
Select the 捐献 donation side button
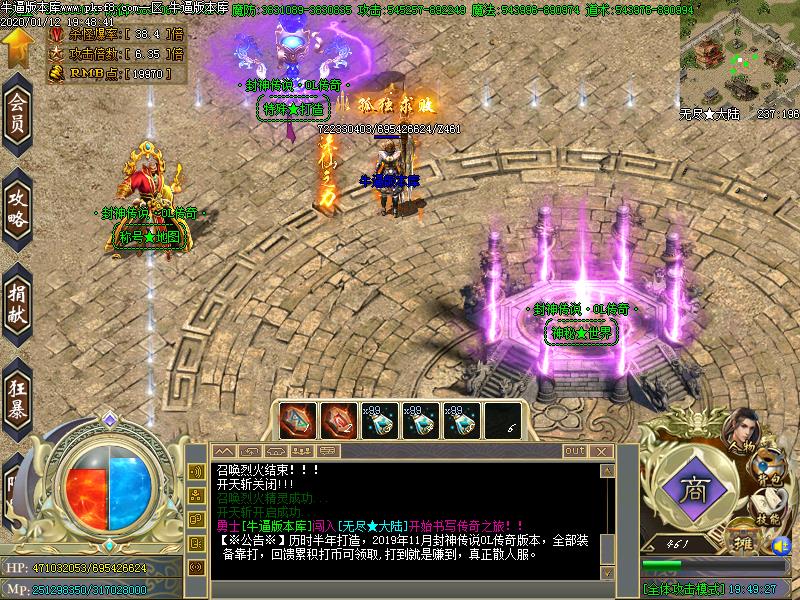pos(17,299)
